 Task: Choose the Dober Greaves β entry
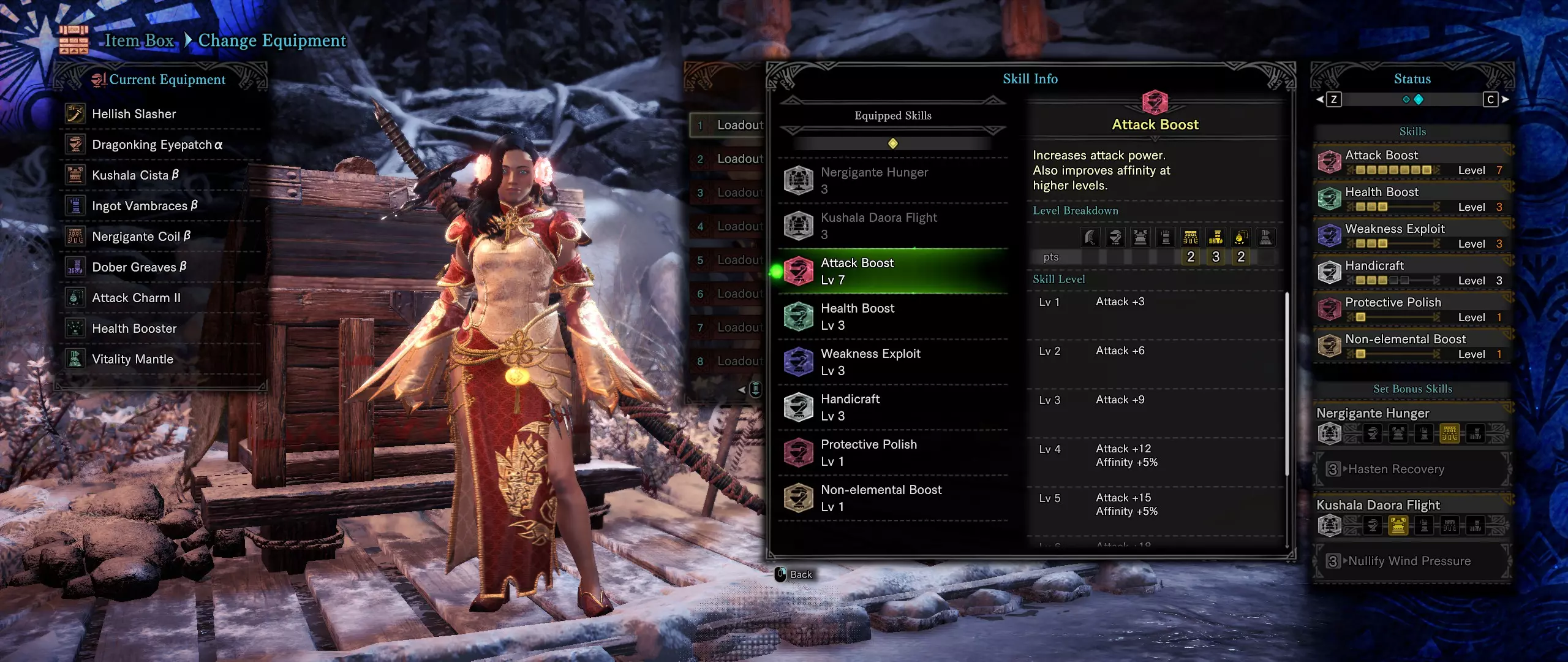pyautogui.click(x=139, y=267)
